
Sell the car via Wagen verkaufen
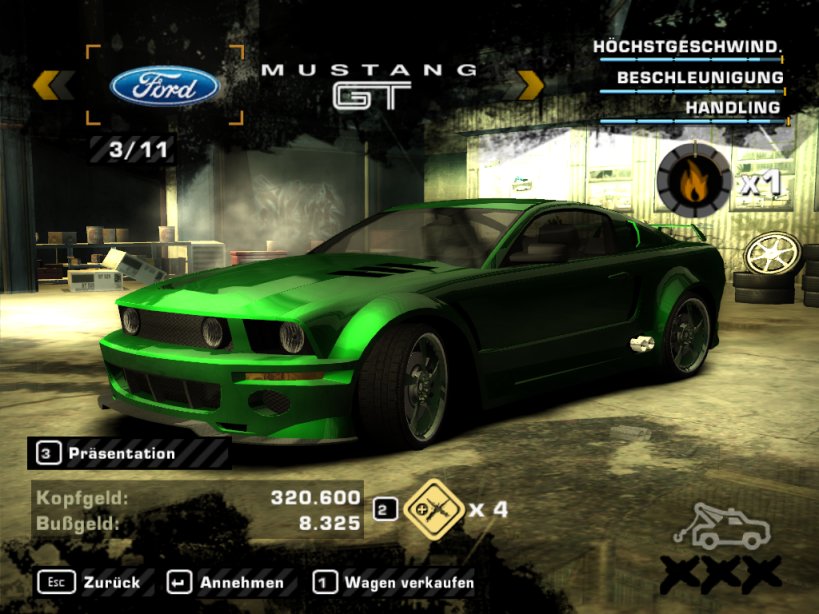[393, 582]
